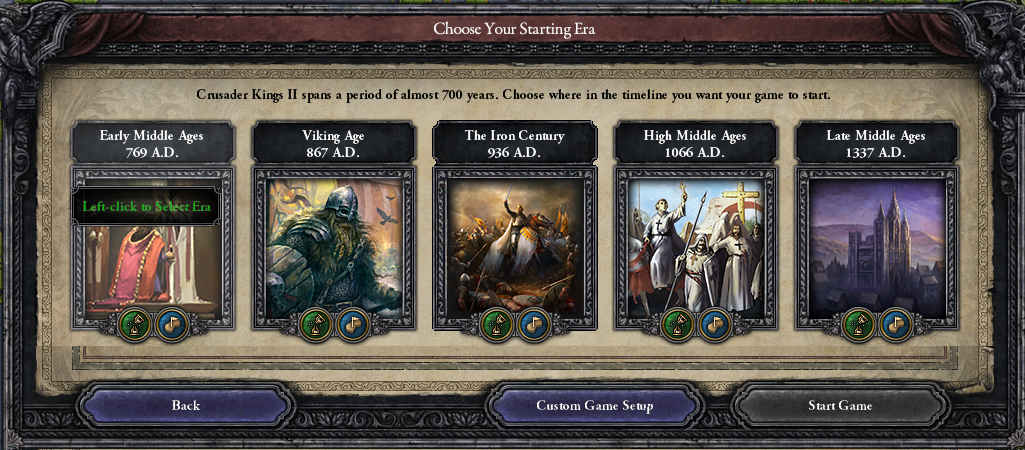
Task: Go back with the Back button
Action: pyautogui.click(x=186, y=406)
